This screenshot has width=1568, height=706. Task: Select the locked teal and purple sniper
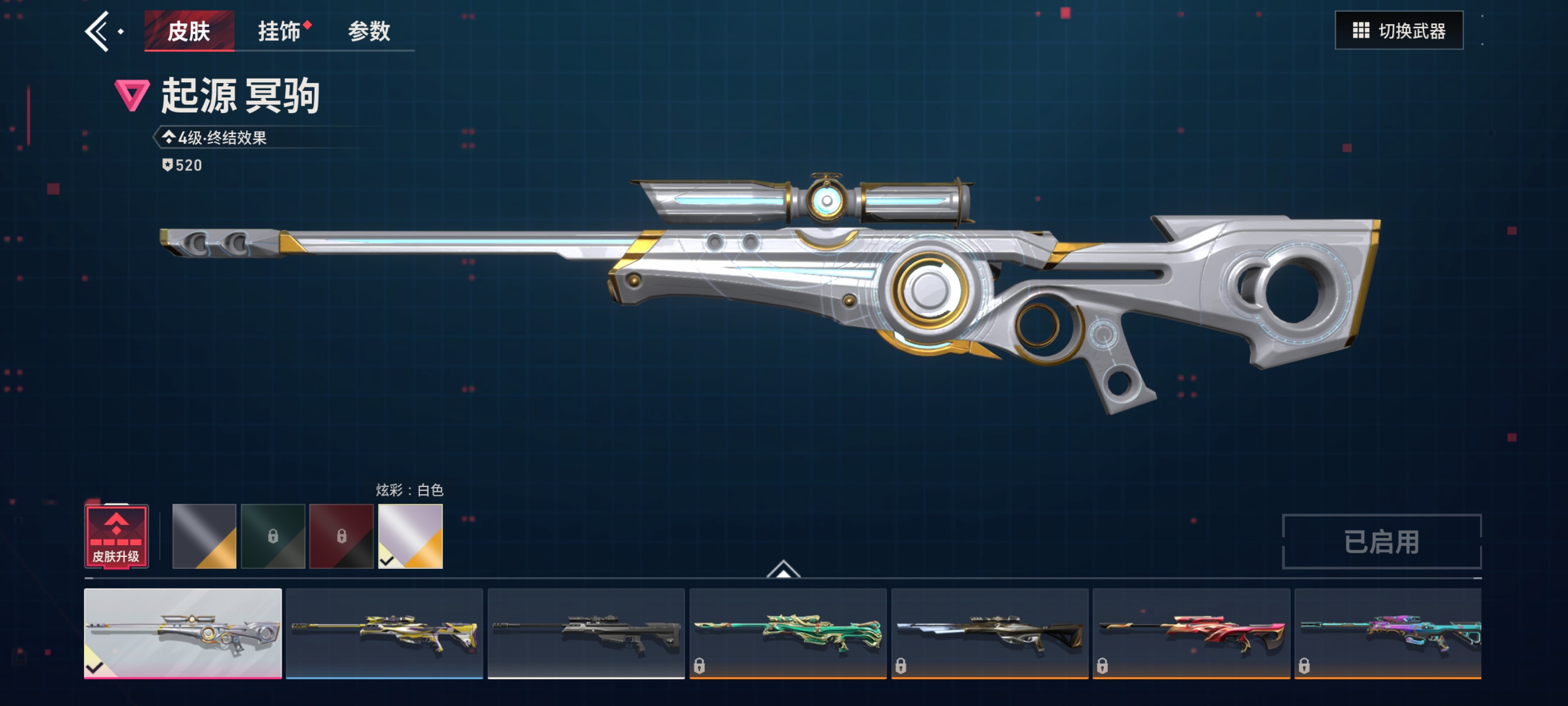pyautogui.click(x=1387, y=633)
